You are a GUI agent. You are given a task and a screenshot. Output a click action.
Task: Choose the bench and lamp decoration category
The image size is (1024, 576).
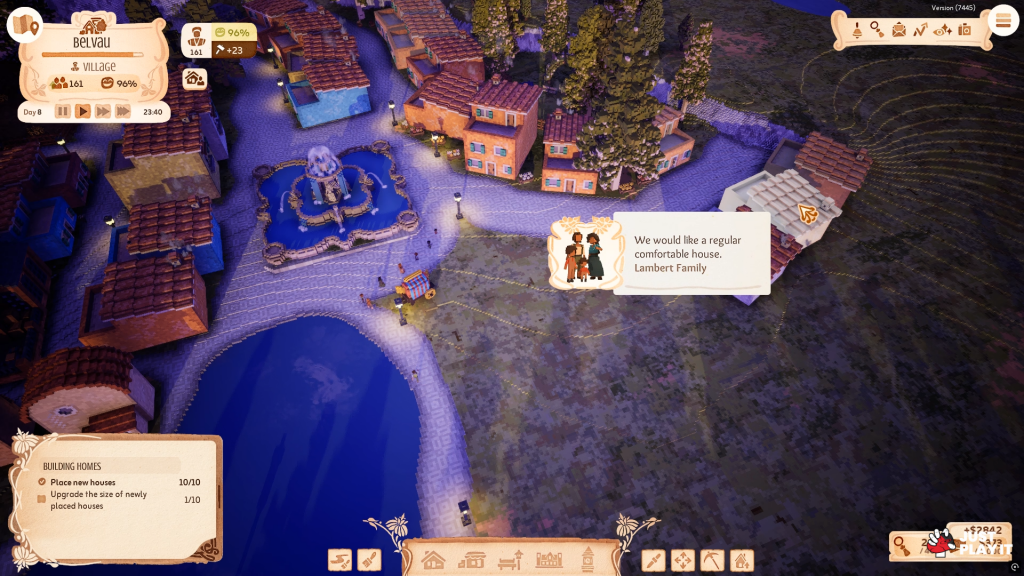pos(511,560)
